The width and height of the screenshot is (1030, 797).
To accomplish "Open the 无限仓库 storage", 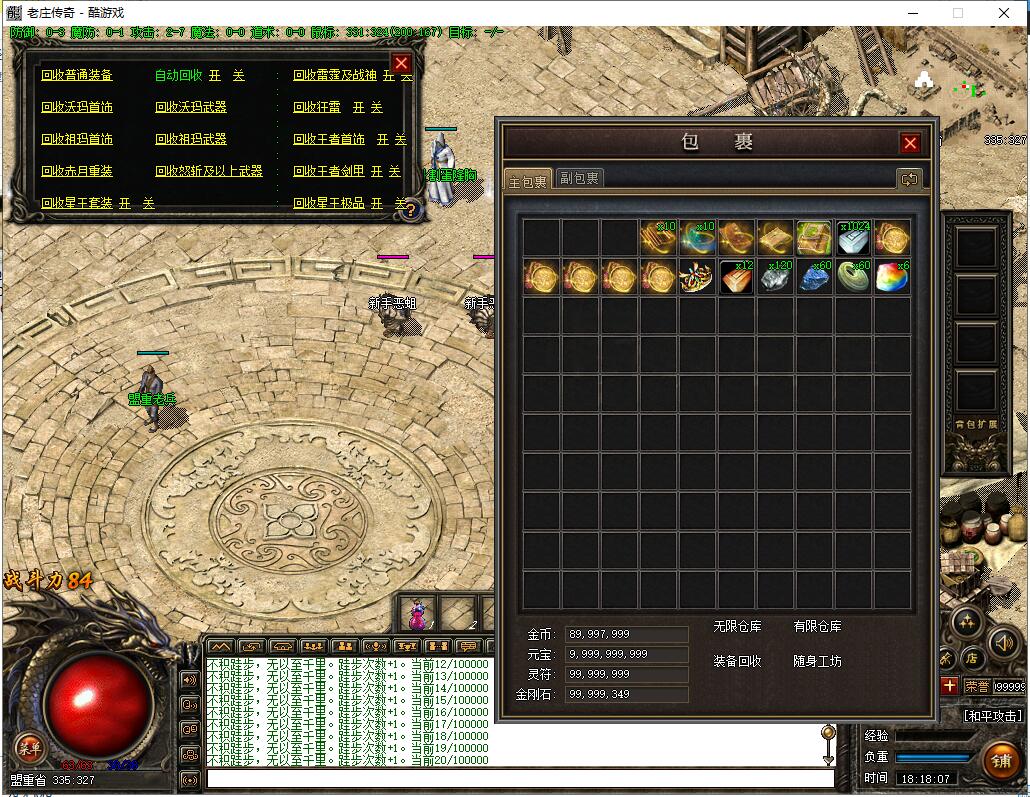I will tap(737, 627).
